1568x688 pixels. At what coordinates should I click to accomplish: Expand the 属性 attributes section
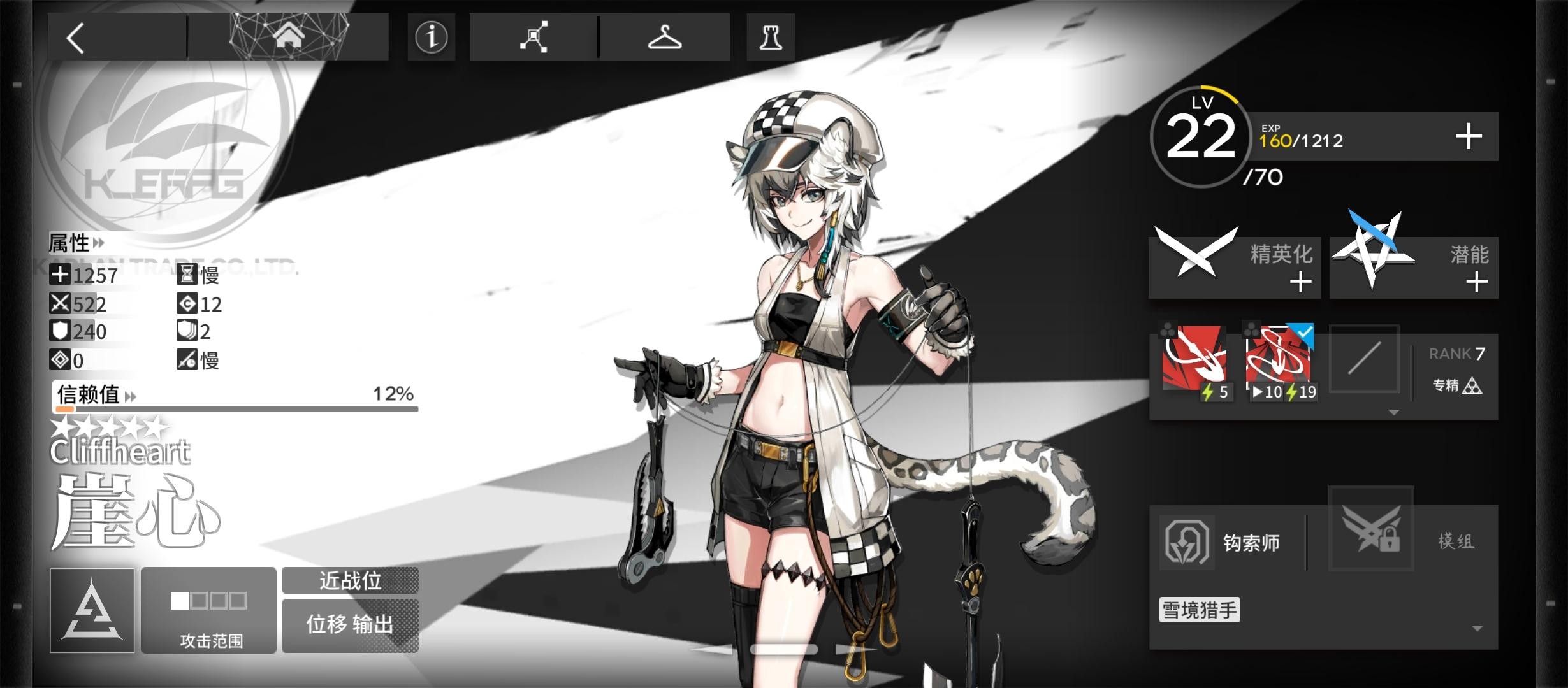click(76, 243)
